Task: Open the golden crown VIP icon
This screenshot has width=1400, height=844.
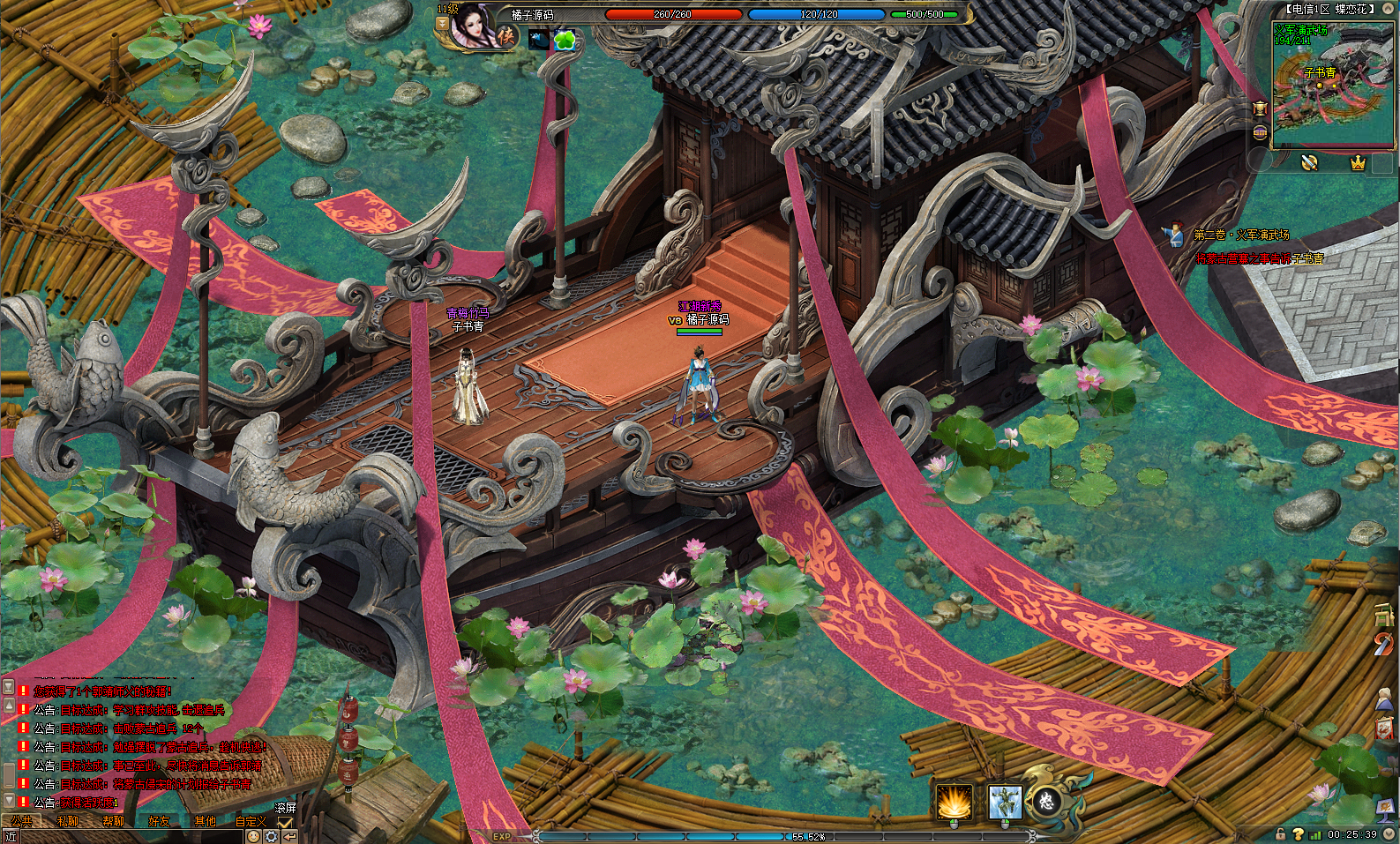Action: [1358, 163]
